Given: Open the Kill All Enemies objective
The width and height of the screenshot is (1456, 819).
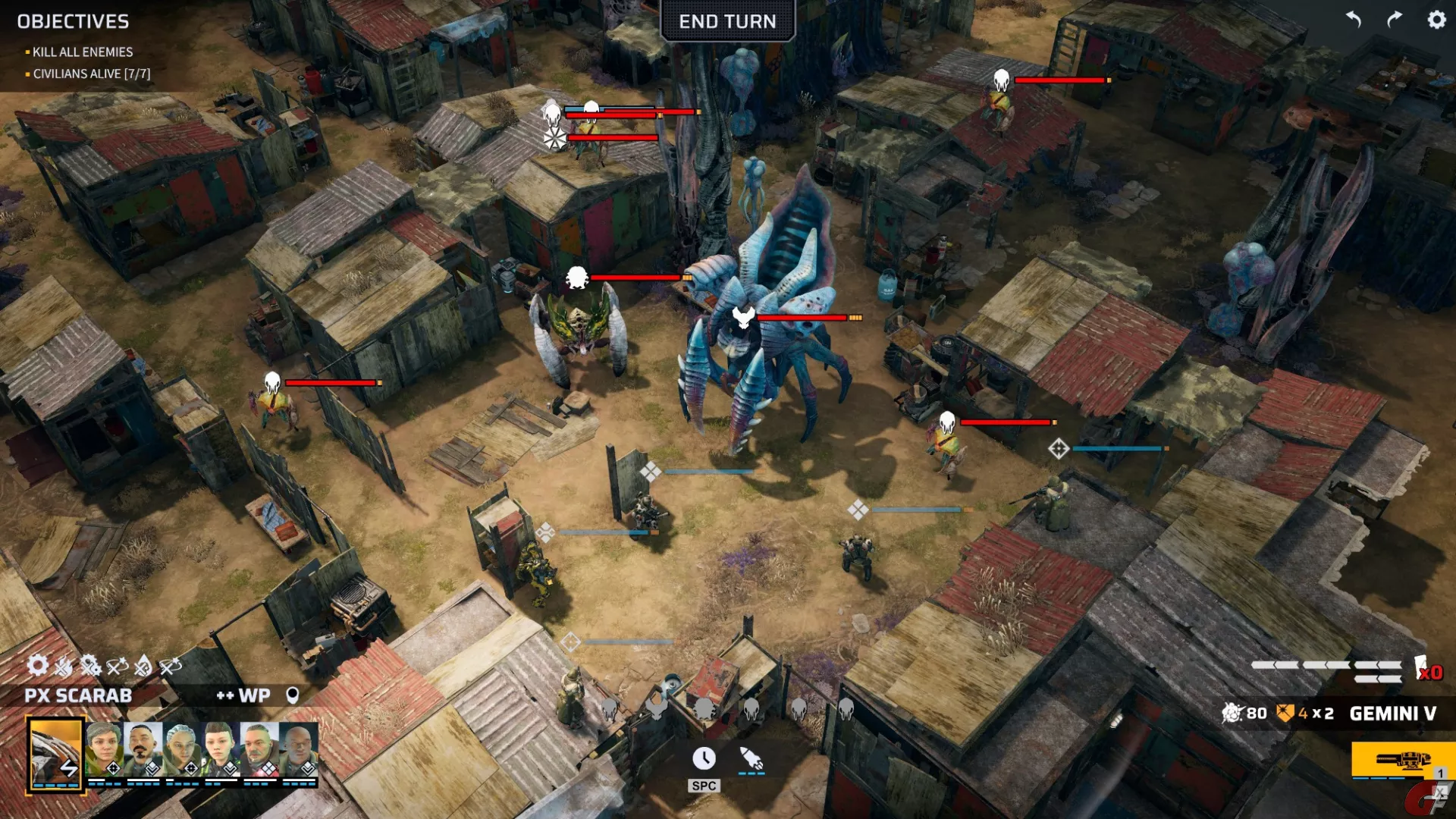Looking at the screenshot, I should [x=83, y=52].
